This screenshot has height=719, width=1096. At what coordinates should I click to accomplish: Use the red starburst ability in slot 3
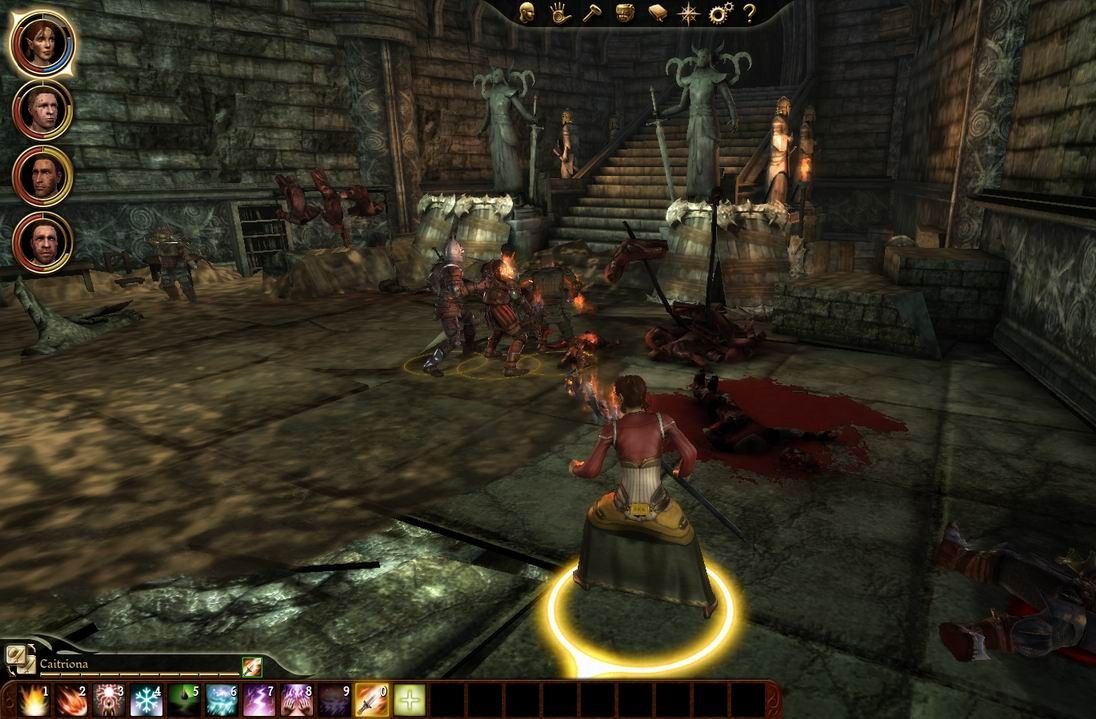pyautogui.click(x=109, y=700)
